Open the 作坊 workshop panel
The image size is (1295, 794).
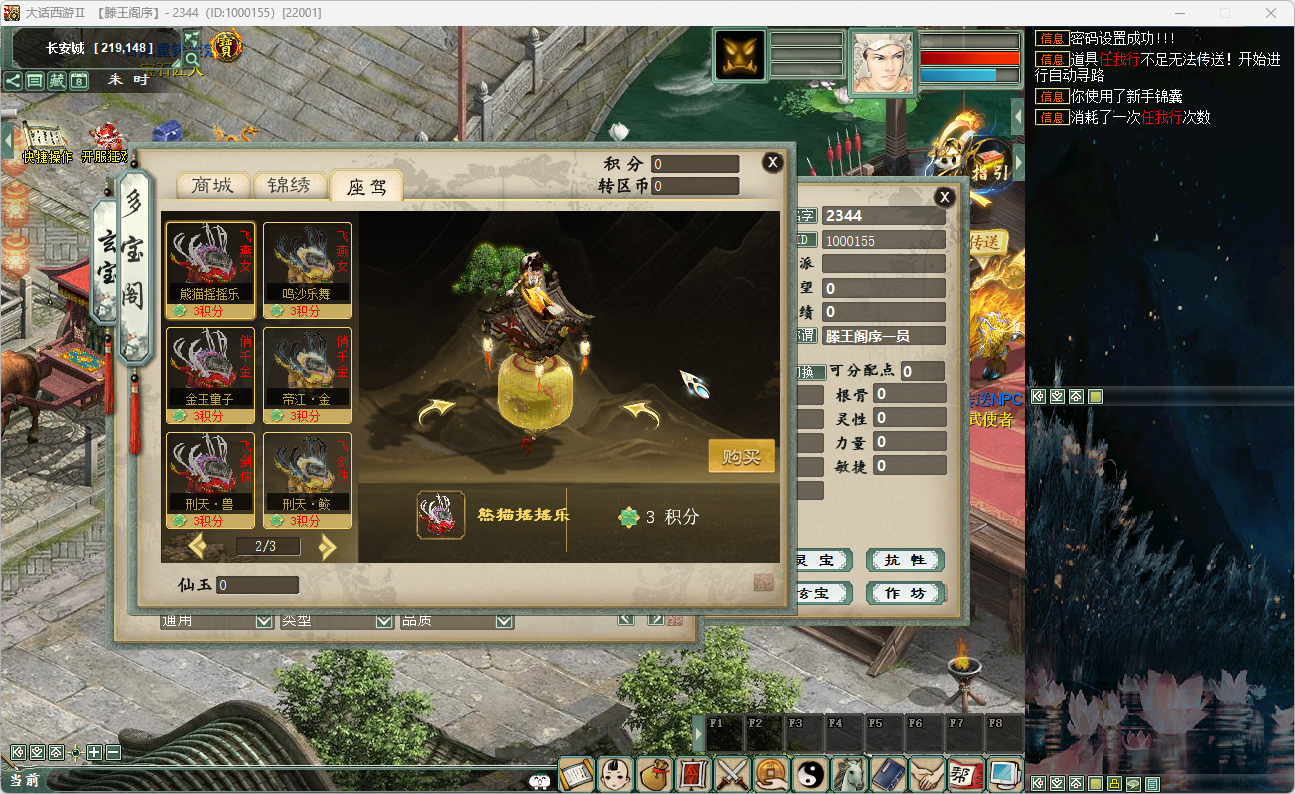pos(905,593)
